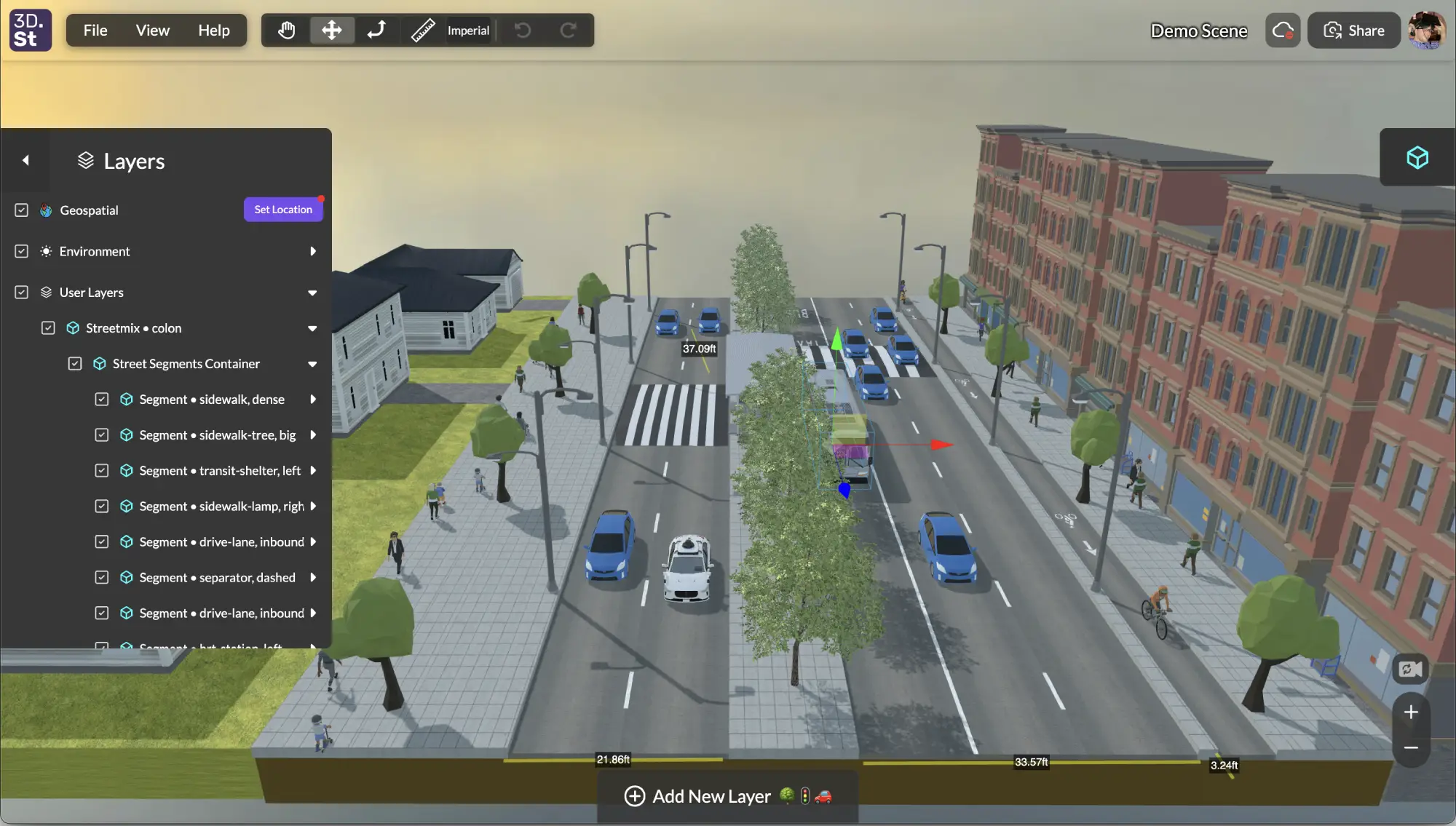Click the cube viewport icon on the right
Image resolution: width=1456 pixels, height=826 pixels.
1417,157
